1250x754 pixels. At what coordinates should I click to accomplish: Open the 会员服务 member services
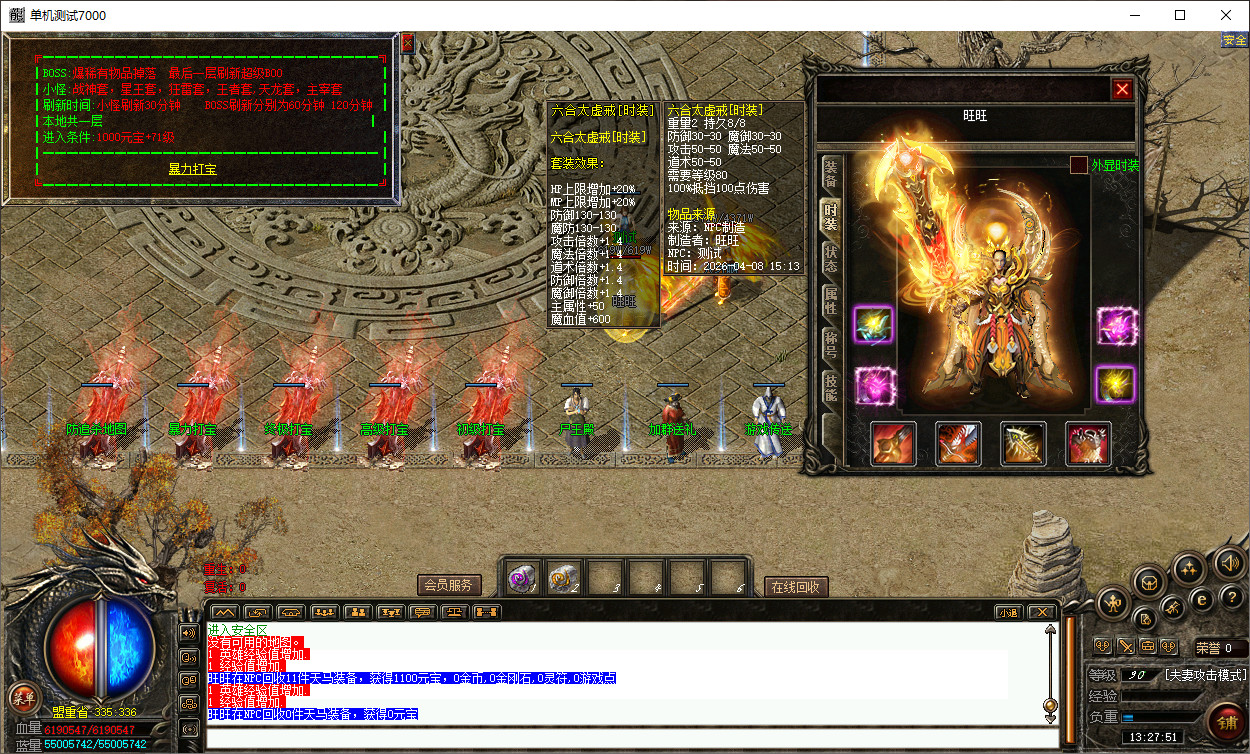tap(448, 585)
